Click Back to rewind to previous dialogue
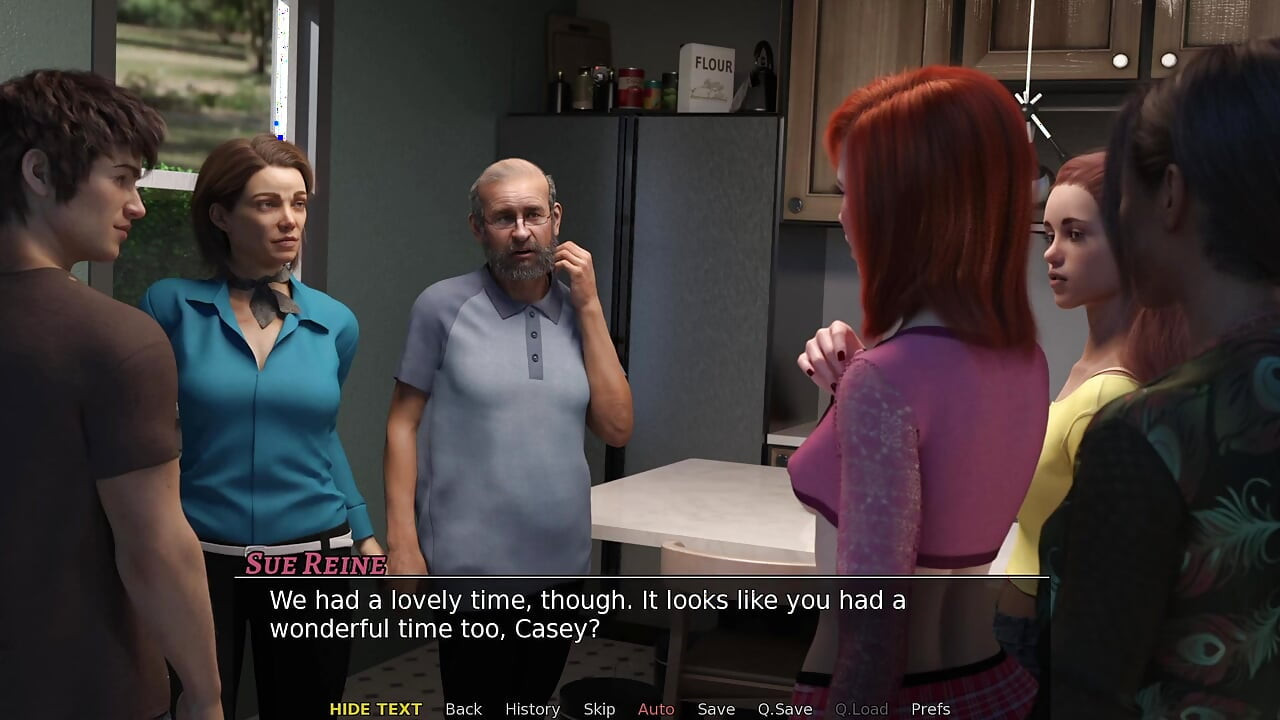1280x720 pixels. [463, 709]
